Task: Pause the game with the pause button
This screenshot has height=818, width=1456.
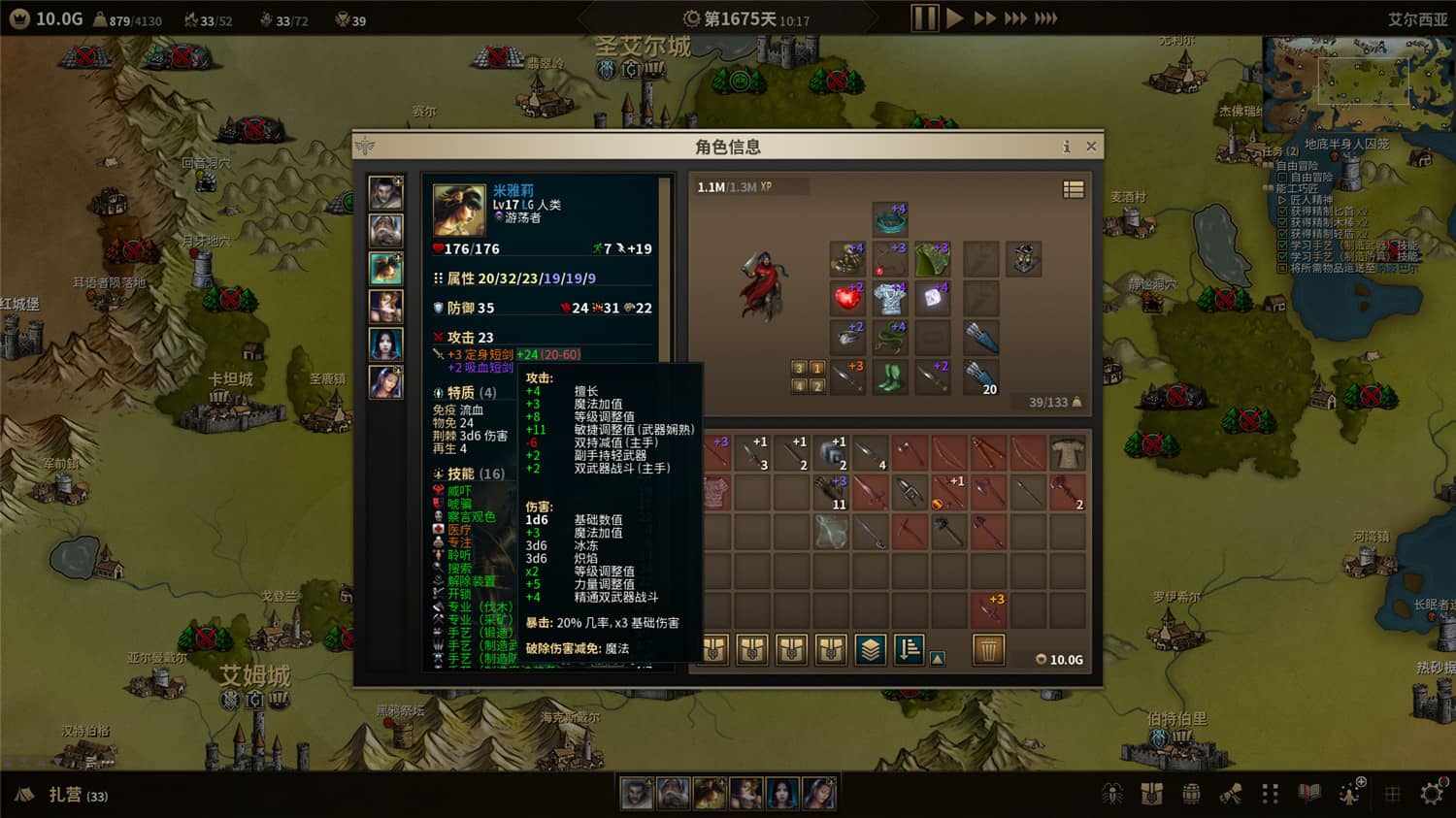Action: (924, 16)
